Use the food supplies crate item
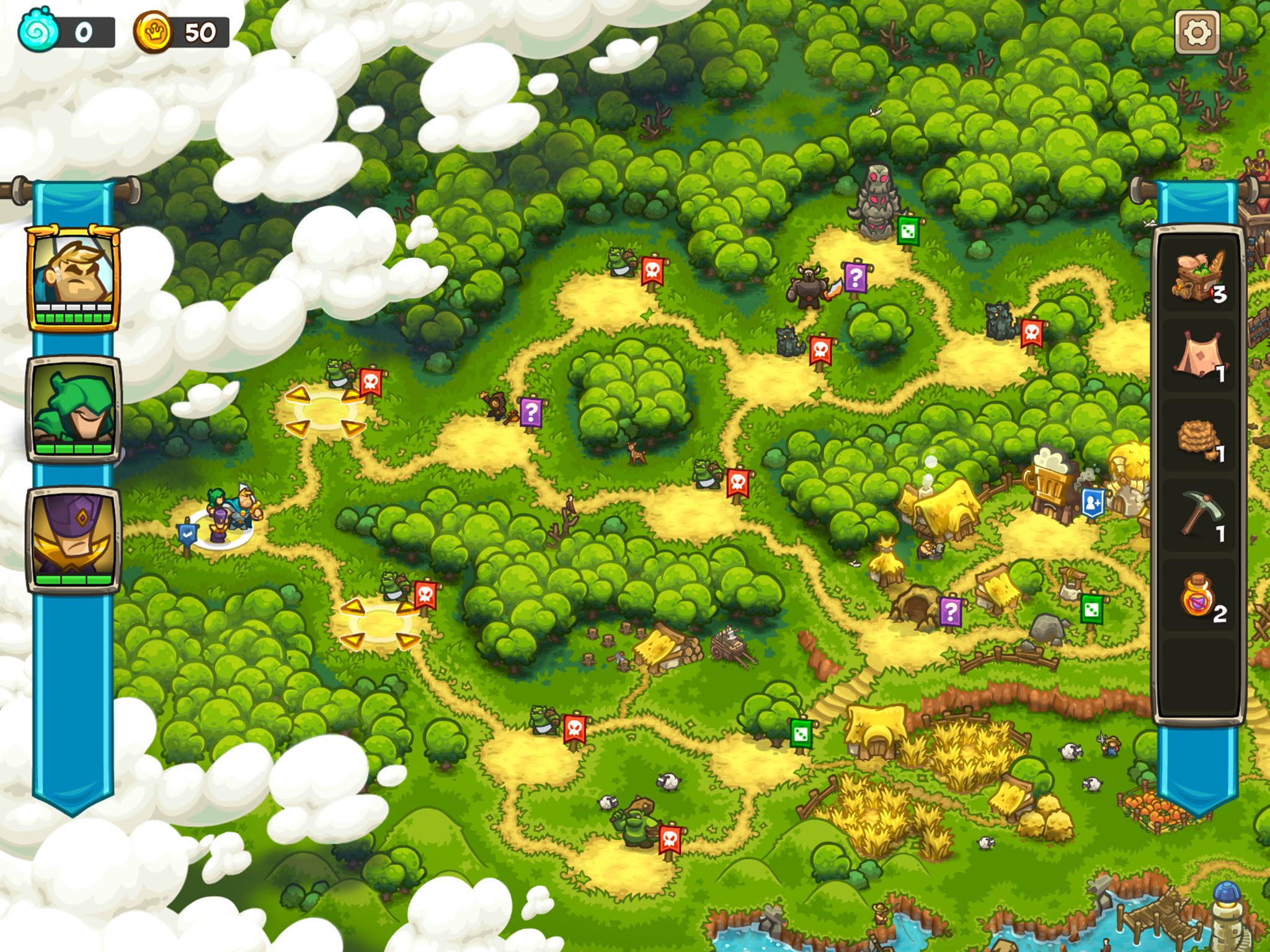Screen dimensions: 1270x952 [x=1198, y=275]
